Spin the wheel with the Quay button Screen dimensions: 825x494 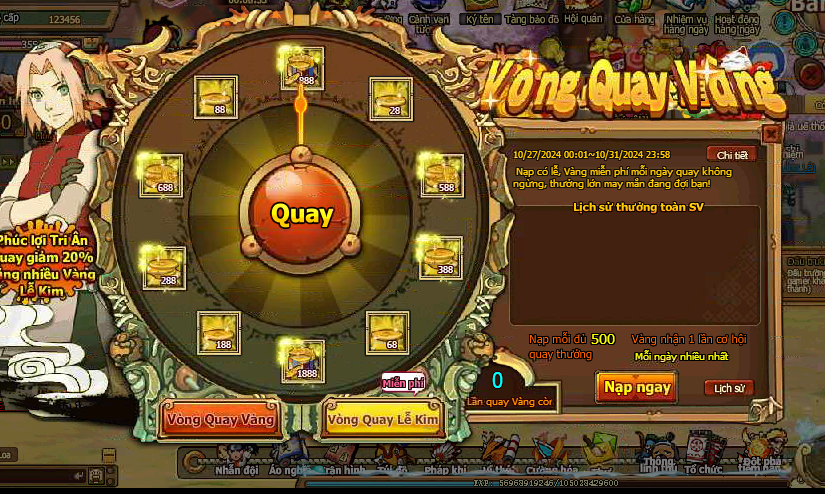click(301, 213)
